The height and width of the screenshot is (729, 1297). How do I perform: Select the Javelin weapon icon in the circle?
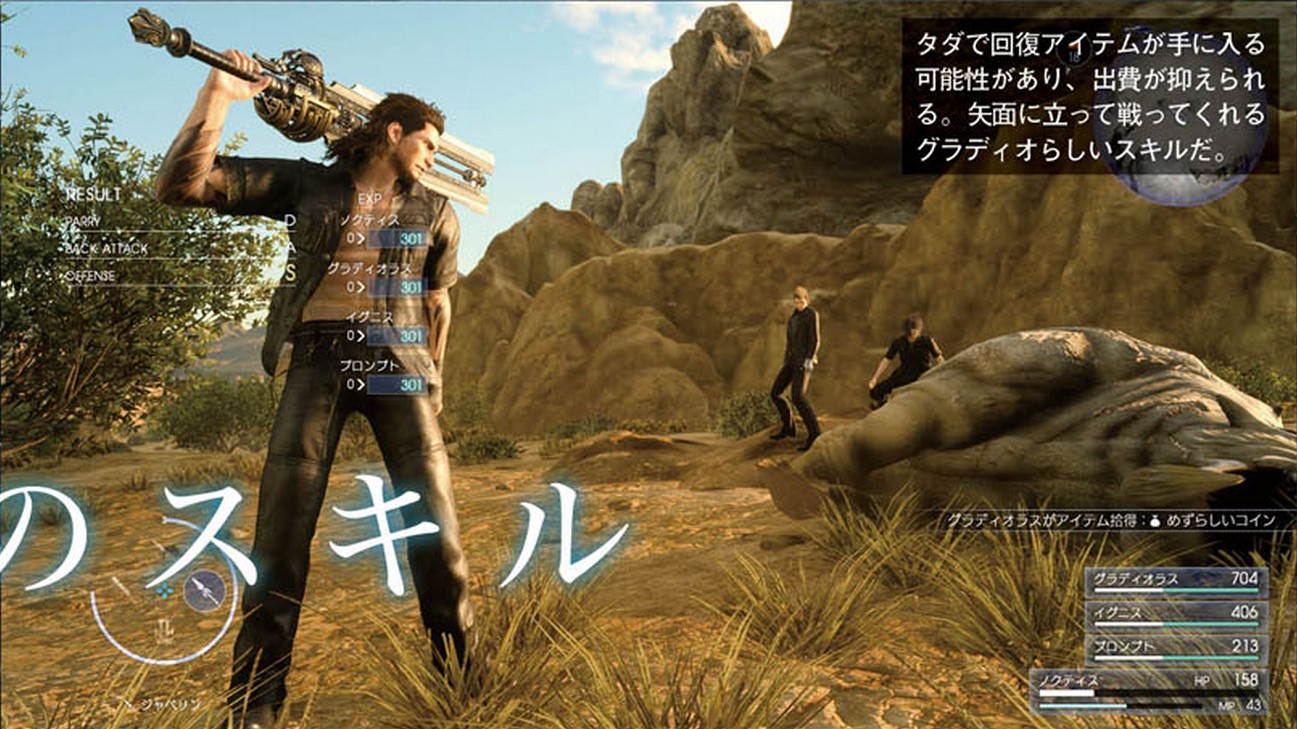[x=204, y=590]
